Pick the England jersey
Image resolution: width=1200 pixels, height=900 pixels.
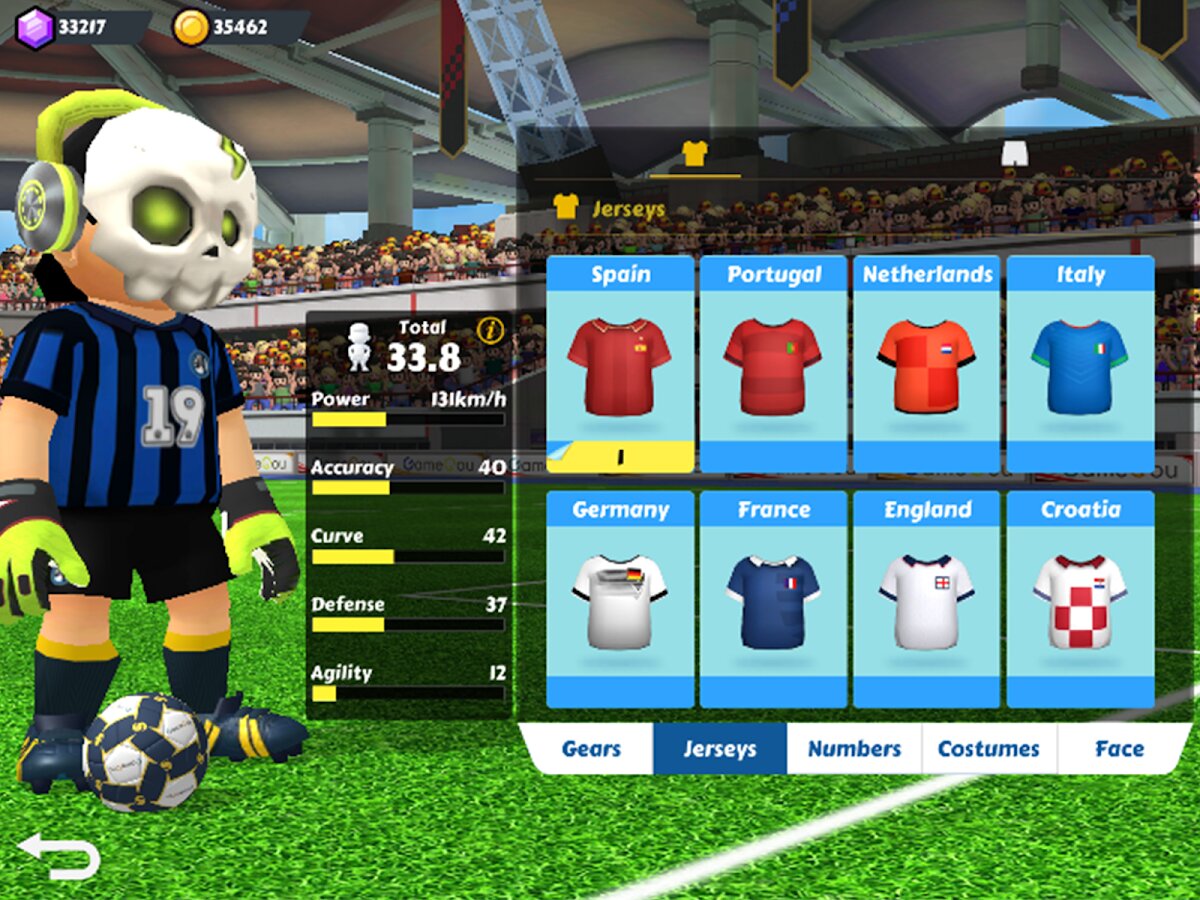pos(927,599)
